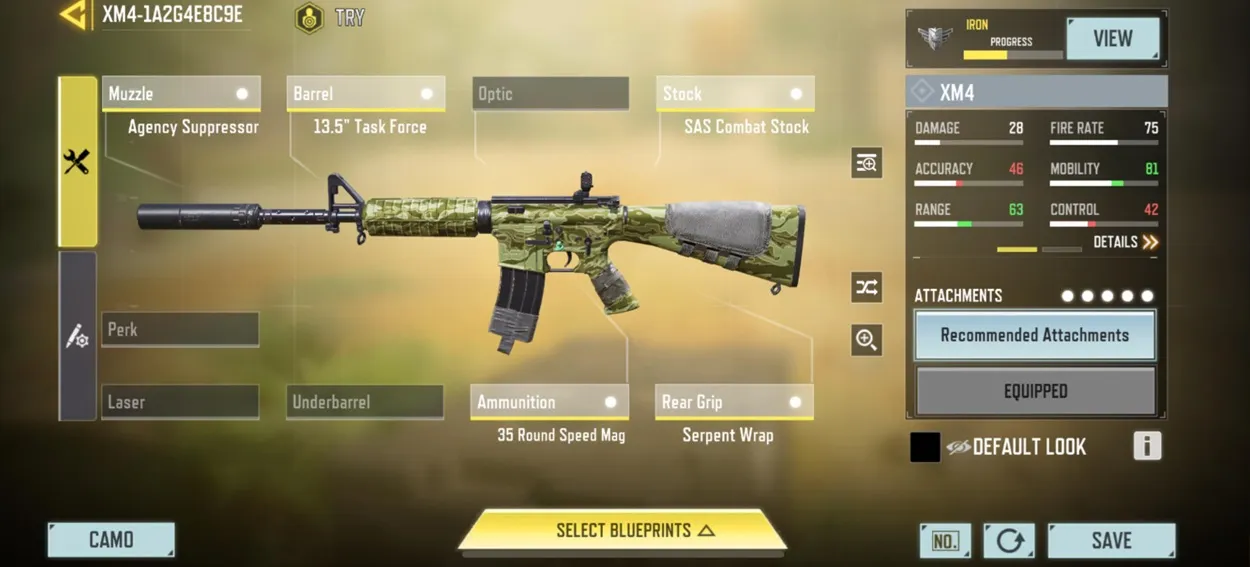Open the Barrel attachment slot
The height and width of the screenshot is (567, 1250).
point(365,94)
